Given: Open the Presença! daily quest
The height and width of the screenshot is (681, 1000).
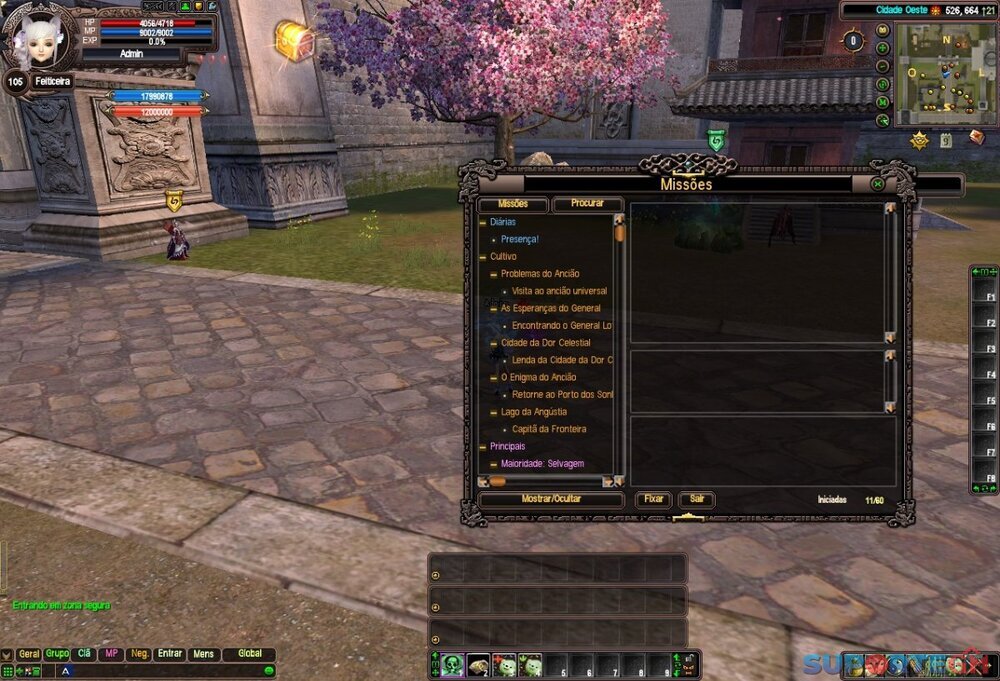Looking at the screenshot, I should point(520,239).
